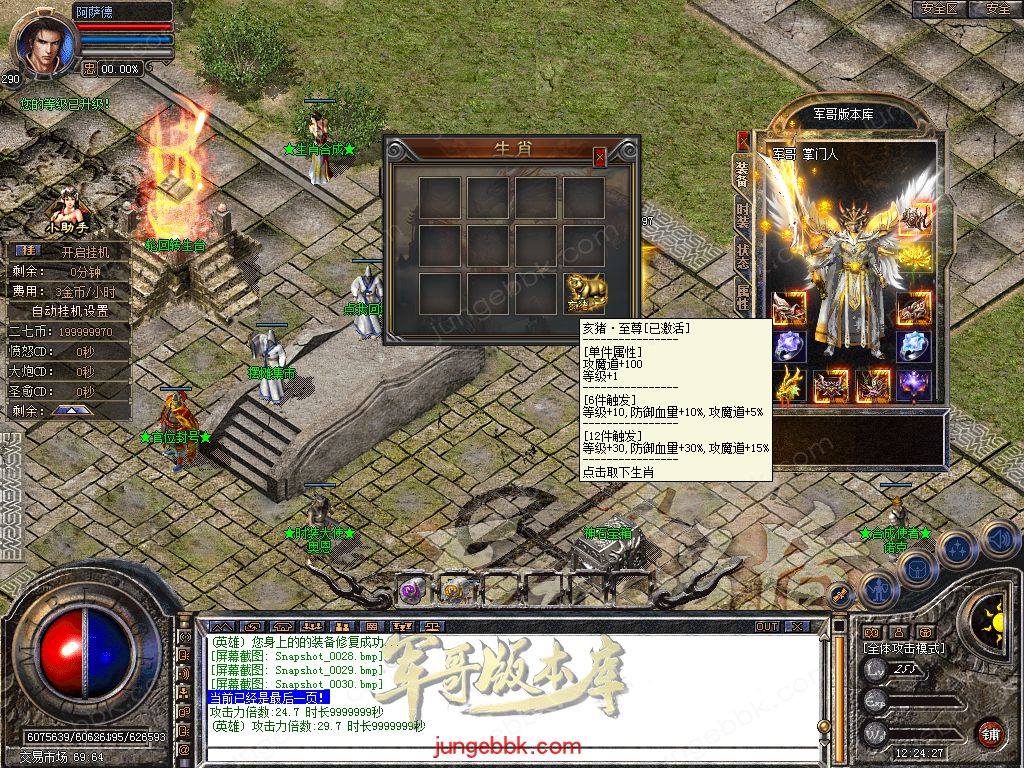Close the chat box with X
Screen dimensions: 1024x768
pos(797,626)
